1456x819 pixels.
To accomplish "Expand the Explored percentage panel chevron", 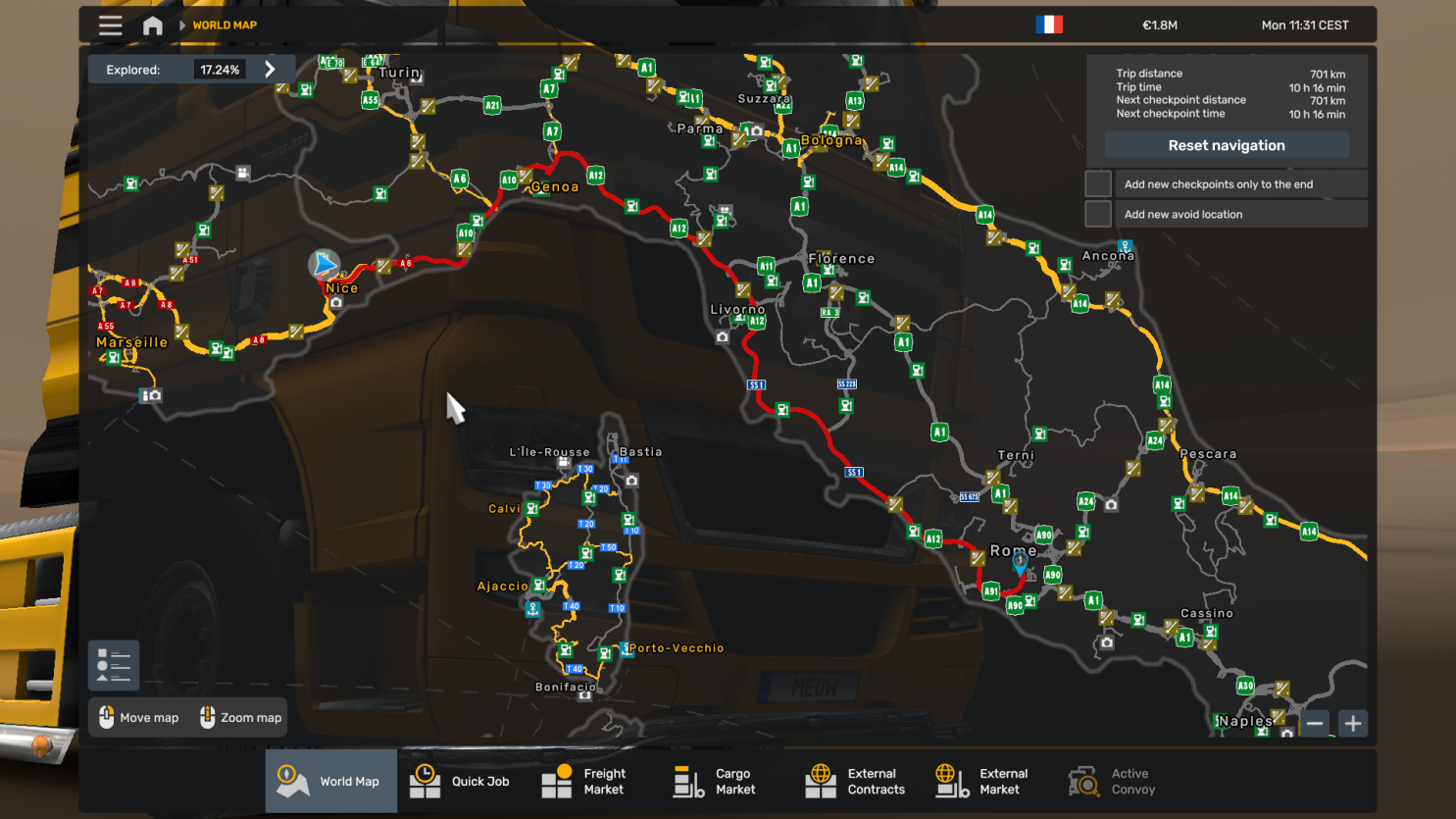I will (271, 69).
